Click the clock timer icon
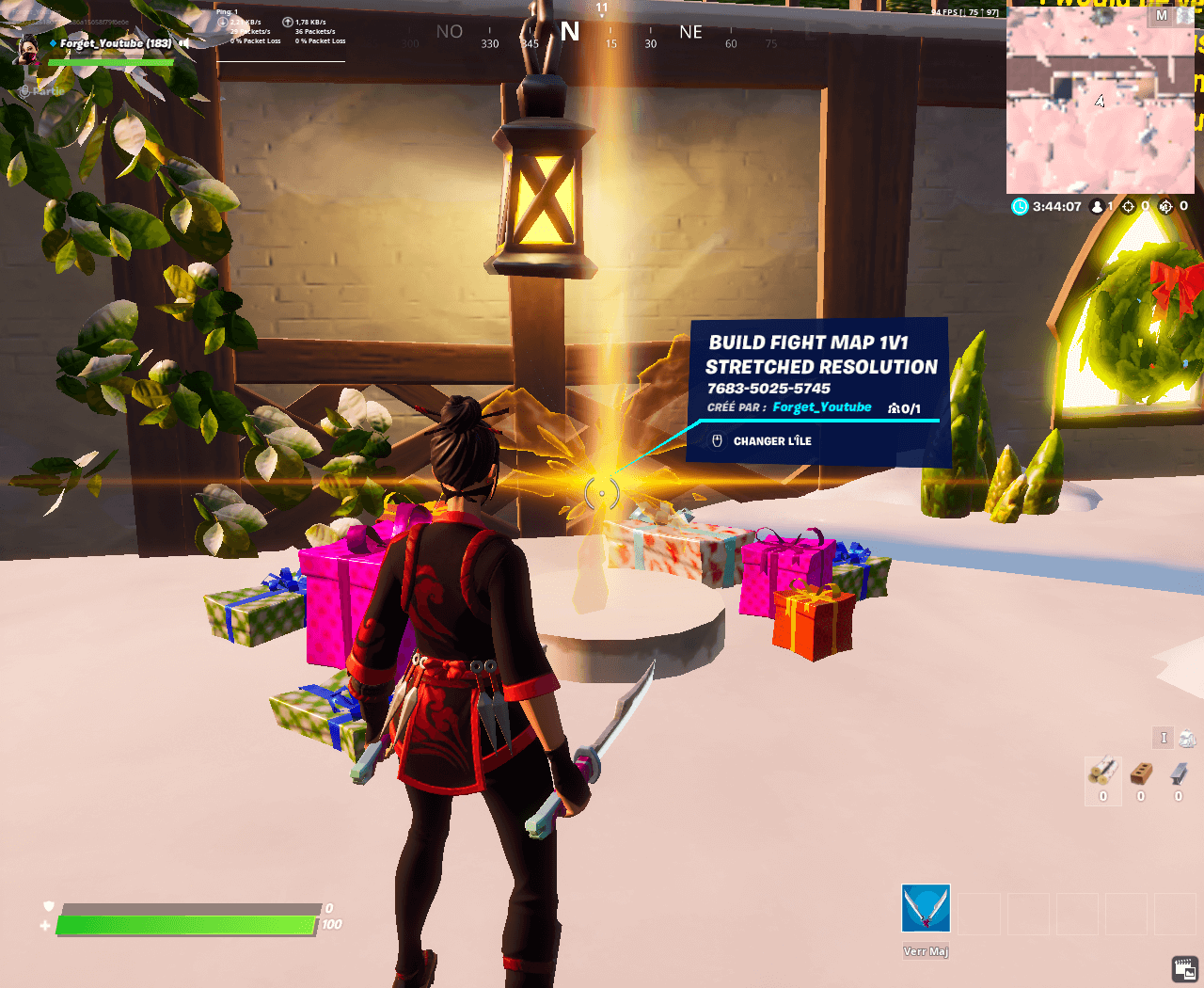The height and width of the screenshot is (988, 1204). pyautogui.click(x=1020, y=206)
